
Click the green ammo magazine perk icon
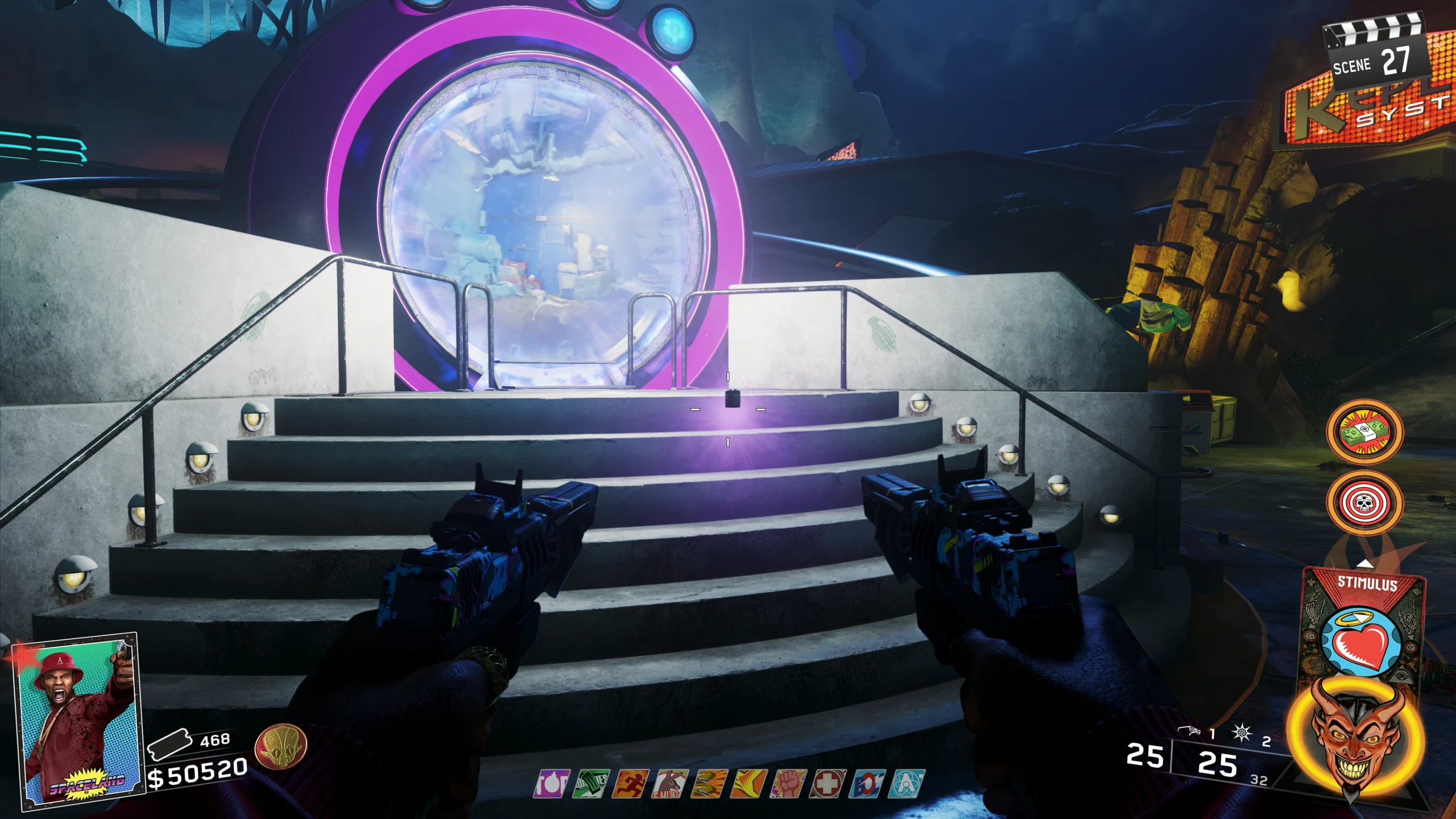(x=591, y=784)
